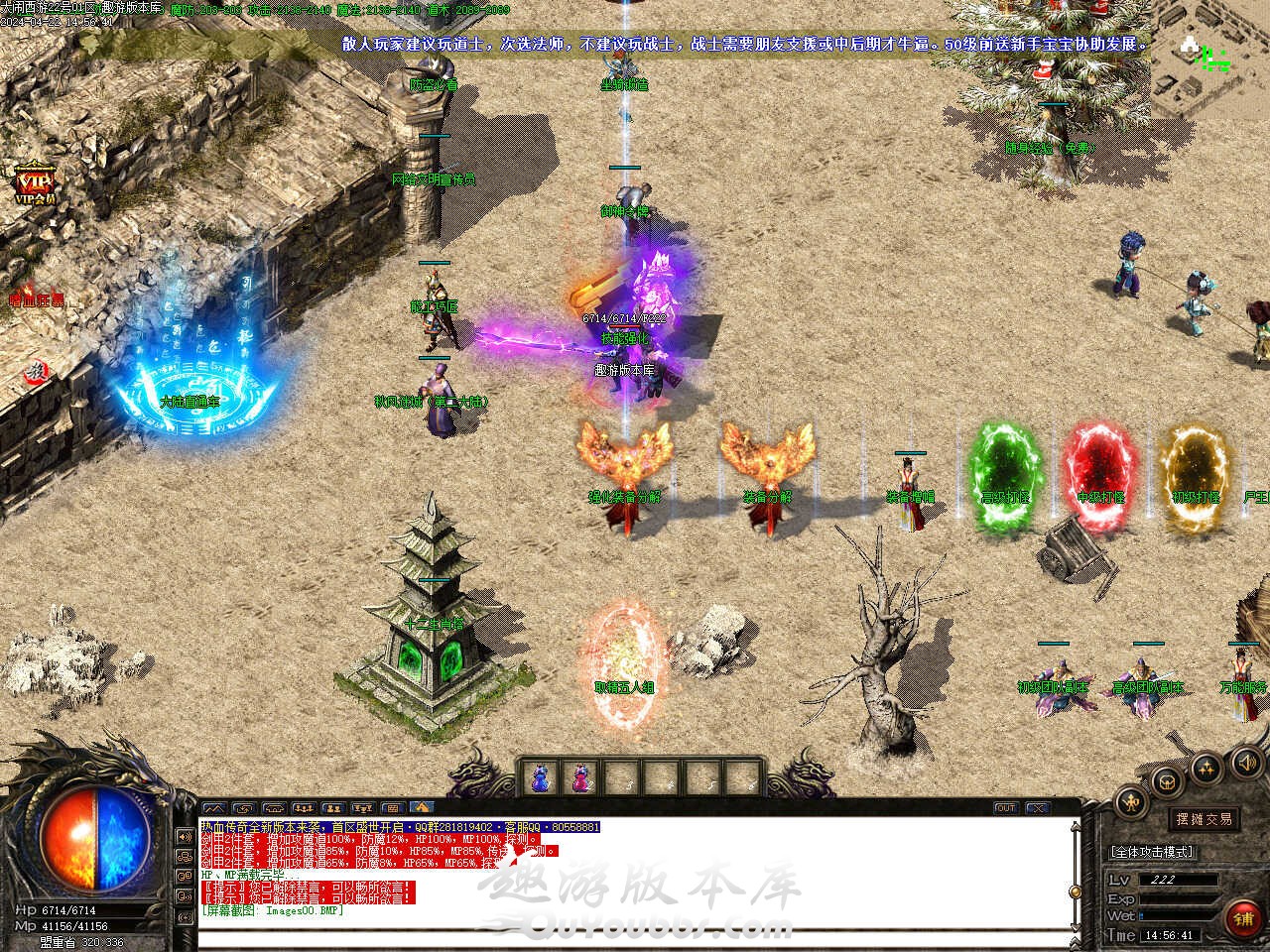Open the character figure menu button
This screenshot has width=1270, height=952.
point(1129,801)
